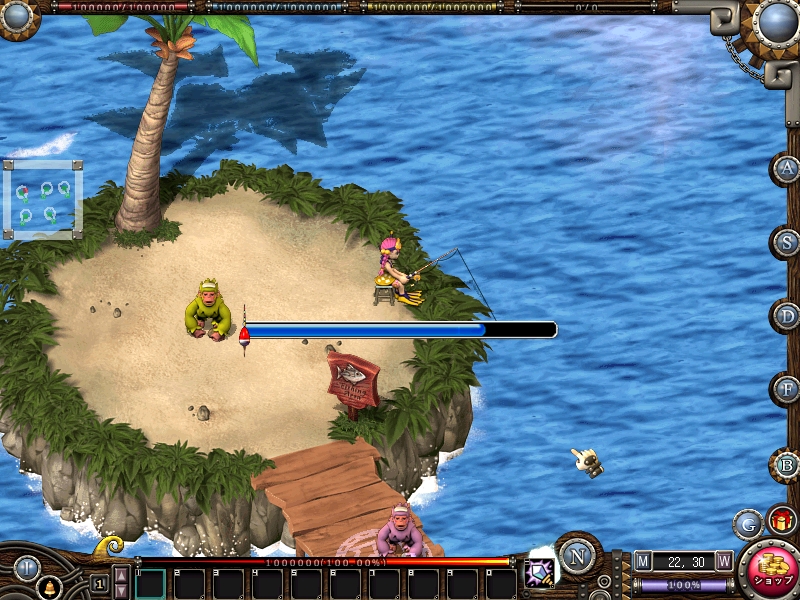This screenshot has width=800, height=600.
Task: Click the golden bell icon
Action: [47, 589]
